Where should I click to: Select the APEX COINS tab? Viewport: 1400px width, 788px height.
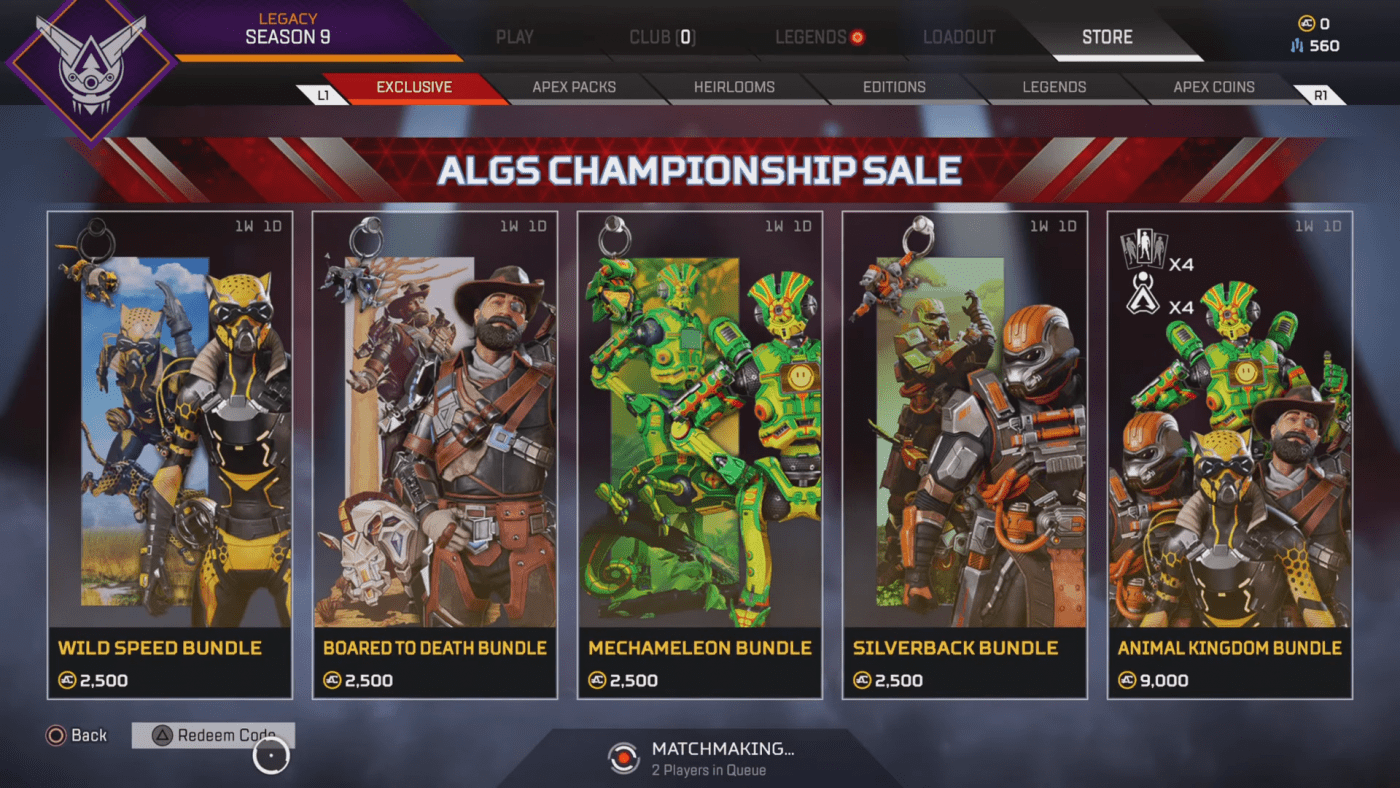coord(1213,88)
